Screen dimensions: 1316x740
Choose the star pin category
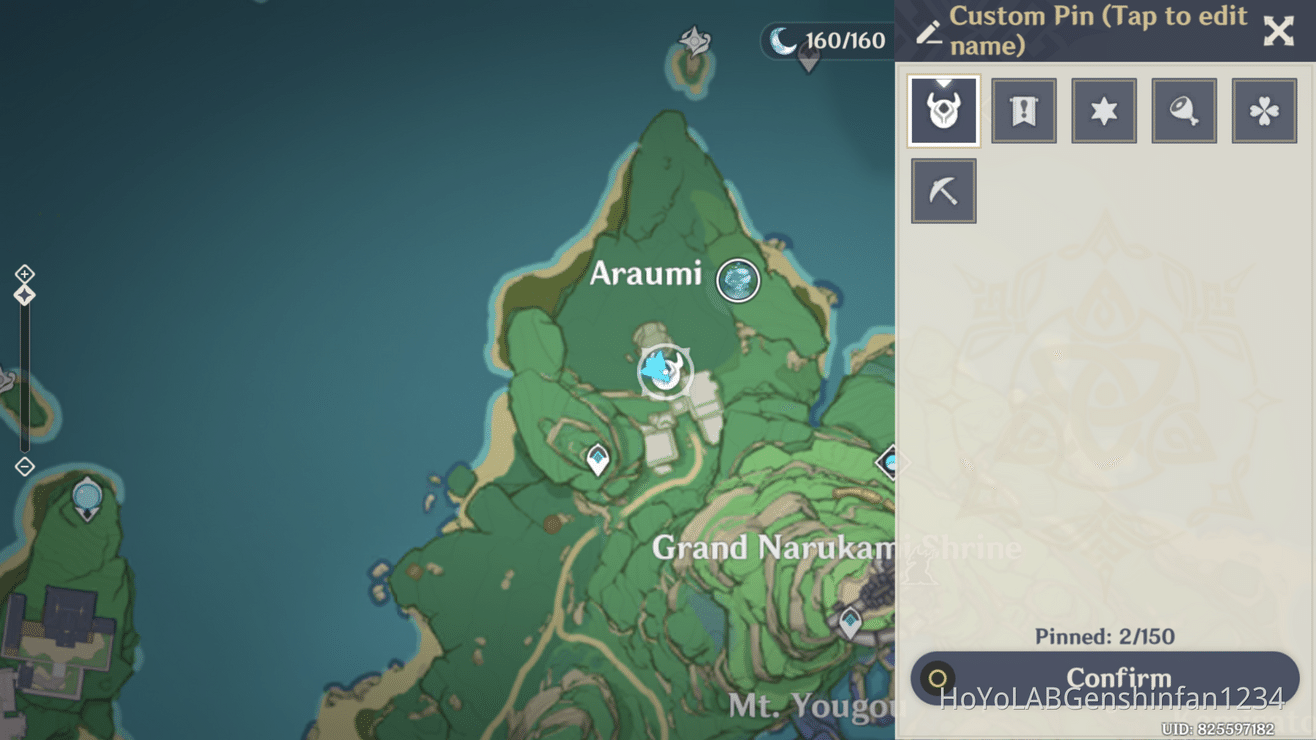pos(1103,110)
